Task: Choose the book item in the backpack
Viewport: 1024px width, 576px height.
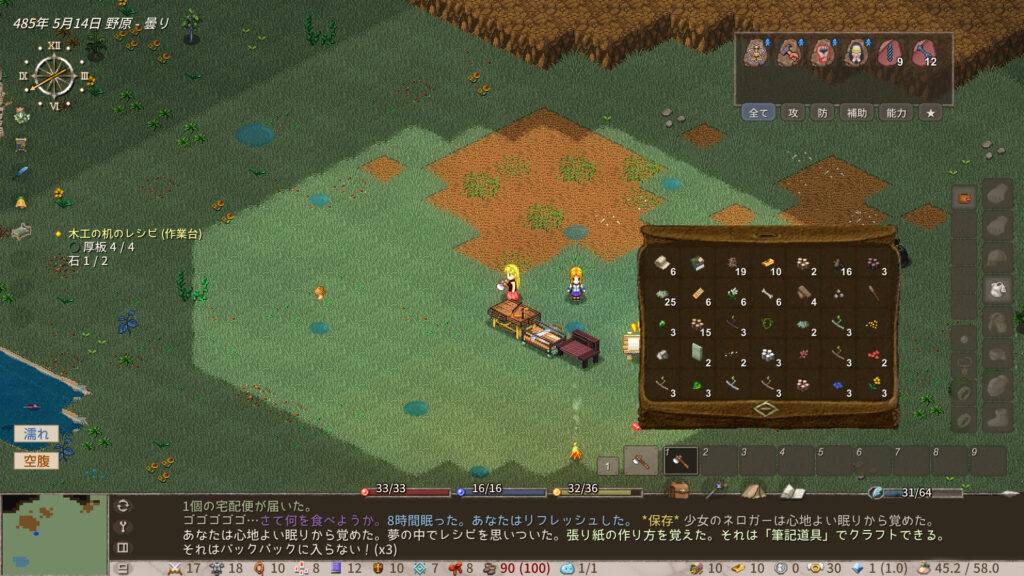Action: coord(697,264)
